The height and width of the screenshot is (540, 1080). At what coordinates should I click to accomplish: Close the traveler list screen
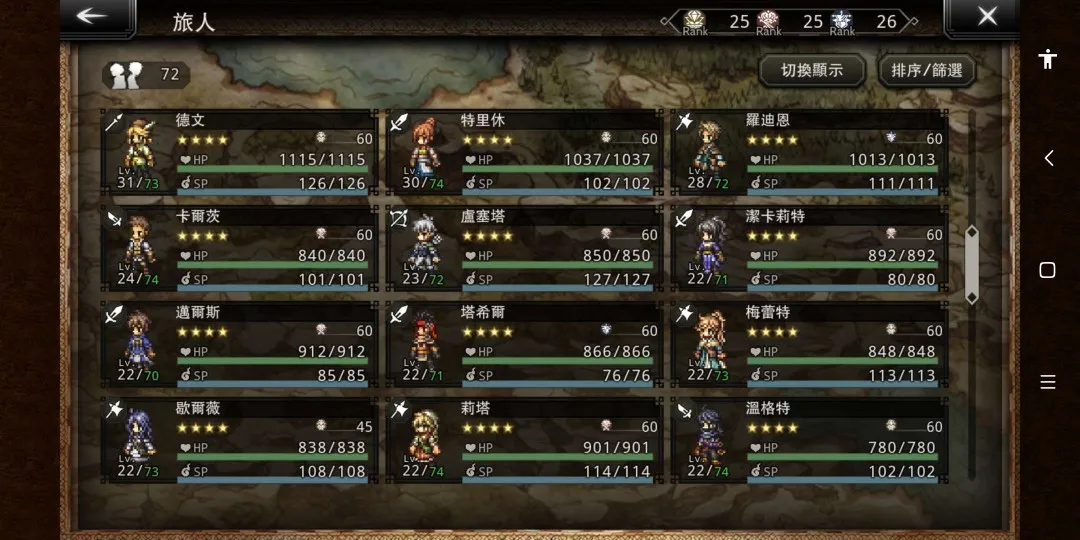pyautogui.click(x=986, y=17)
